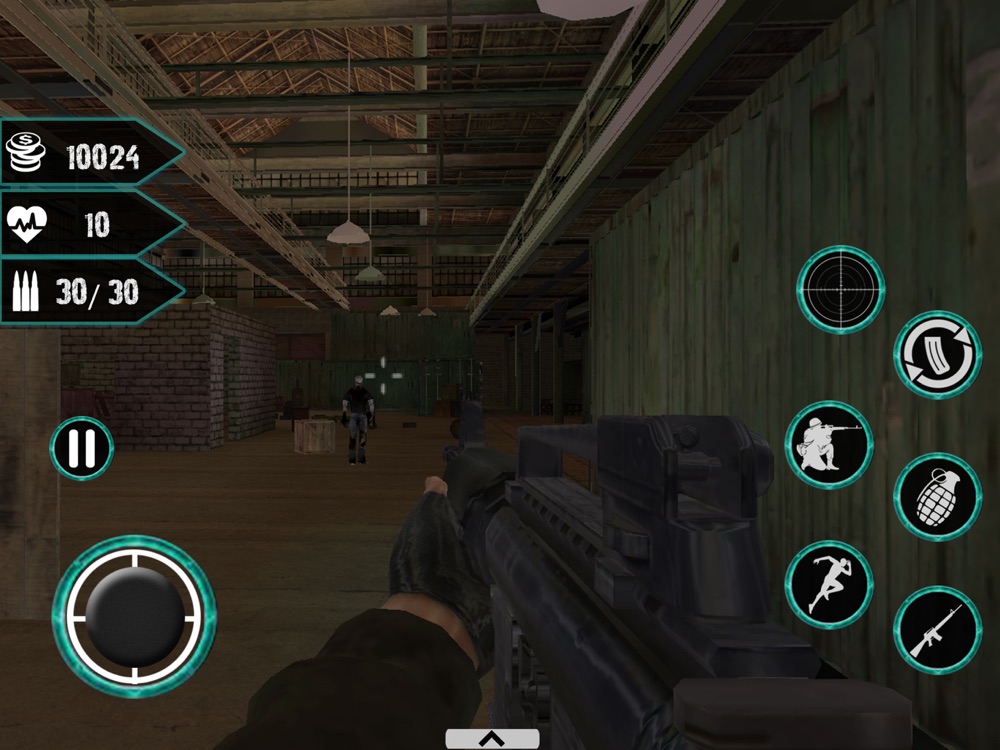Switch weapon using the rifle icon
This screenshot has width=1000, height=750.
tap(937, 629)
